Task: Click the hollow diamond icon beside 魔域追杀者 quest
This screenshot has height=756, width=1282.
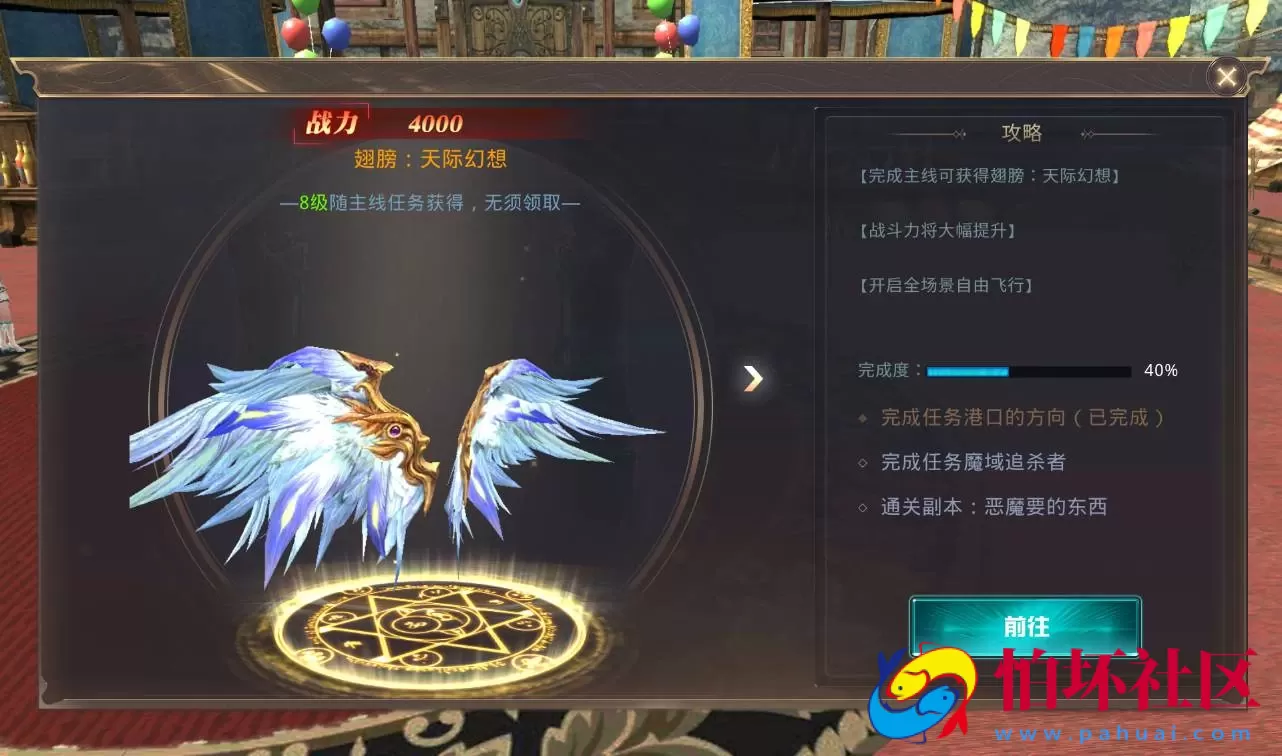Action: pos(863,462)
